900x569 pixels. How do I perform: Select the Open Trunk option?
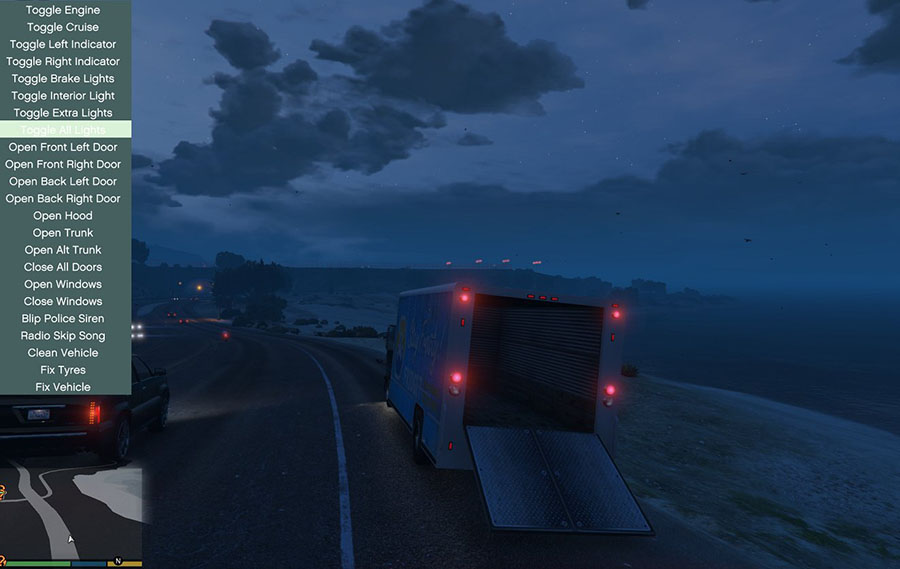point(63,233)
